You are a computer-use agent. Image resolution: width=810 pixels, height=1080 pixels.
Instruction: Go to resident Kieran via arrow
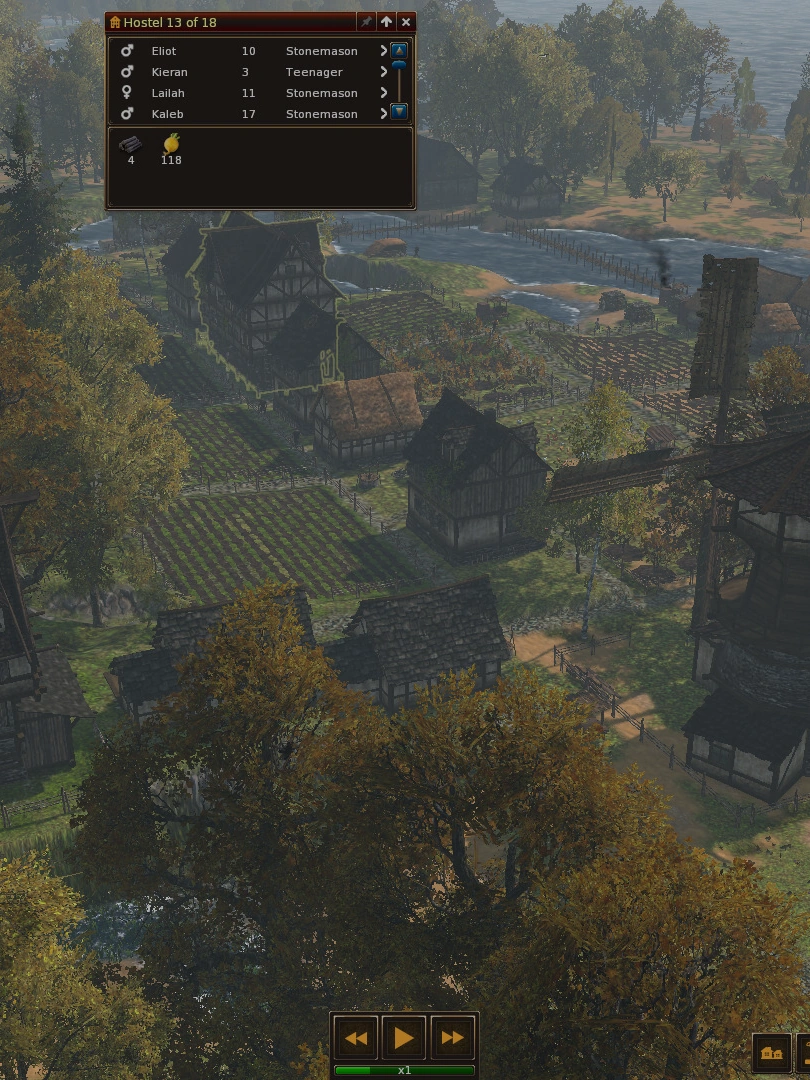coord(383,72)
